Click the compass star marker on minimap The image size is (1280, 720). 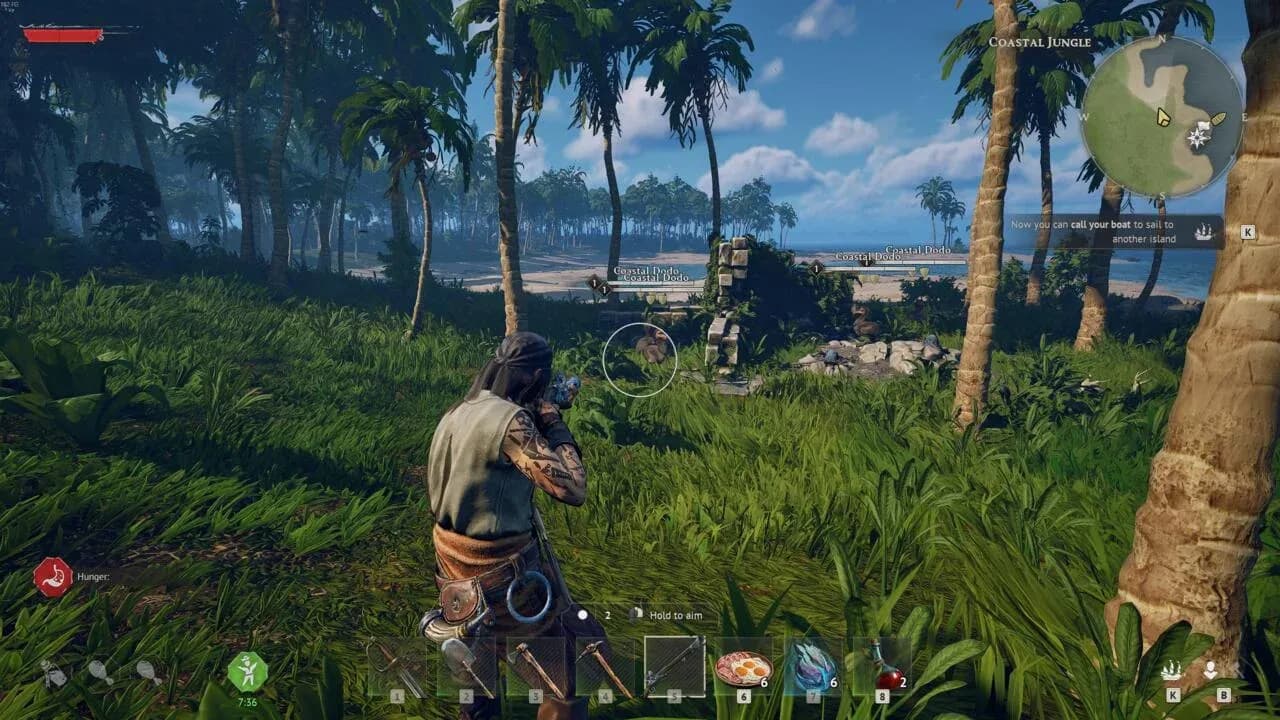(x=1197, y=139)
